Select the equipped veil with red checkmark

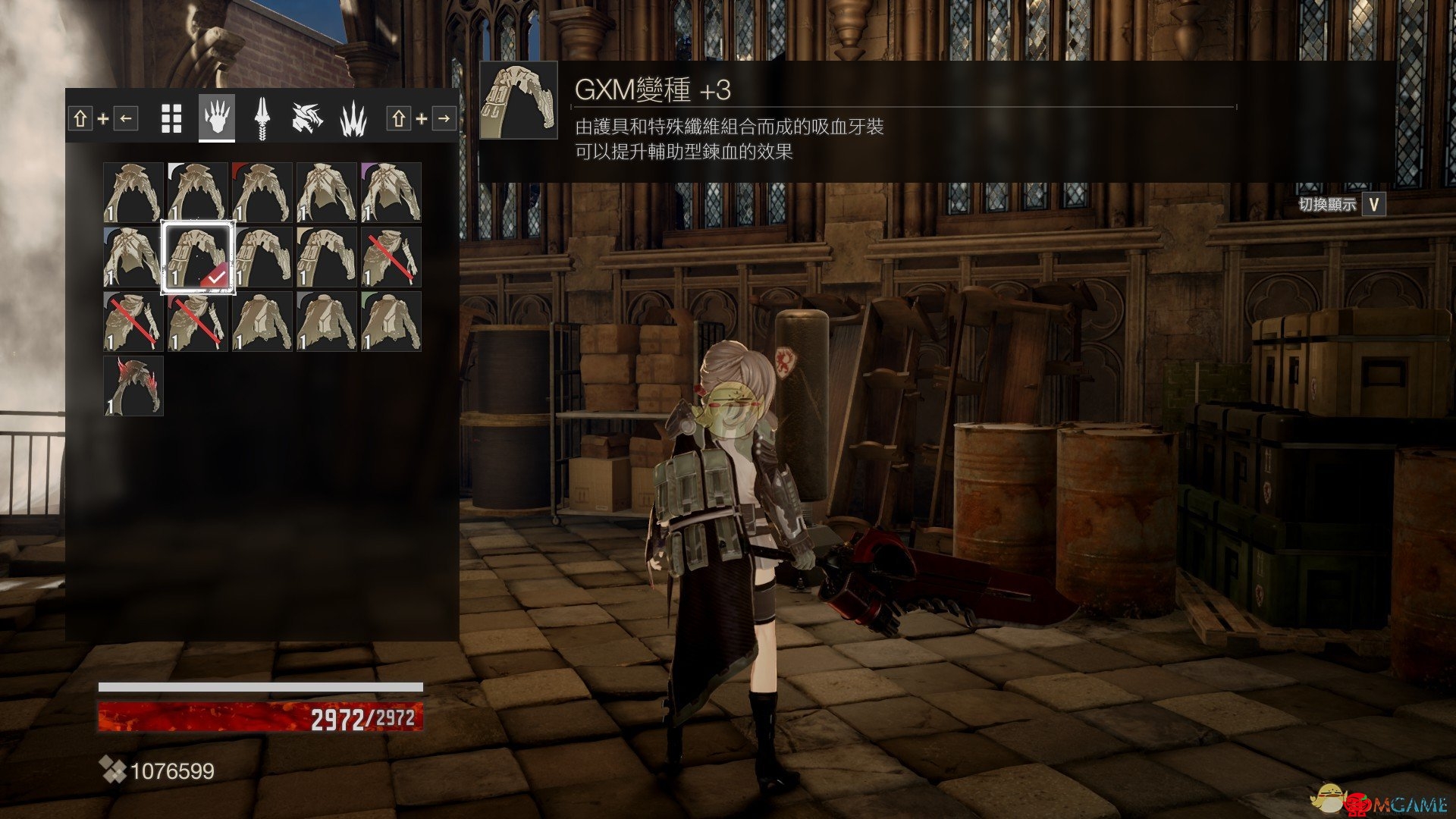[198, 257]
